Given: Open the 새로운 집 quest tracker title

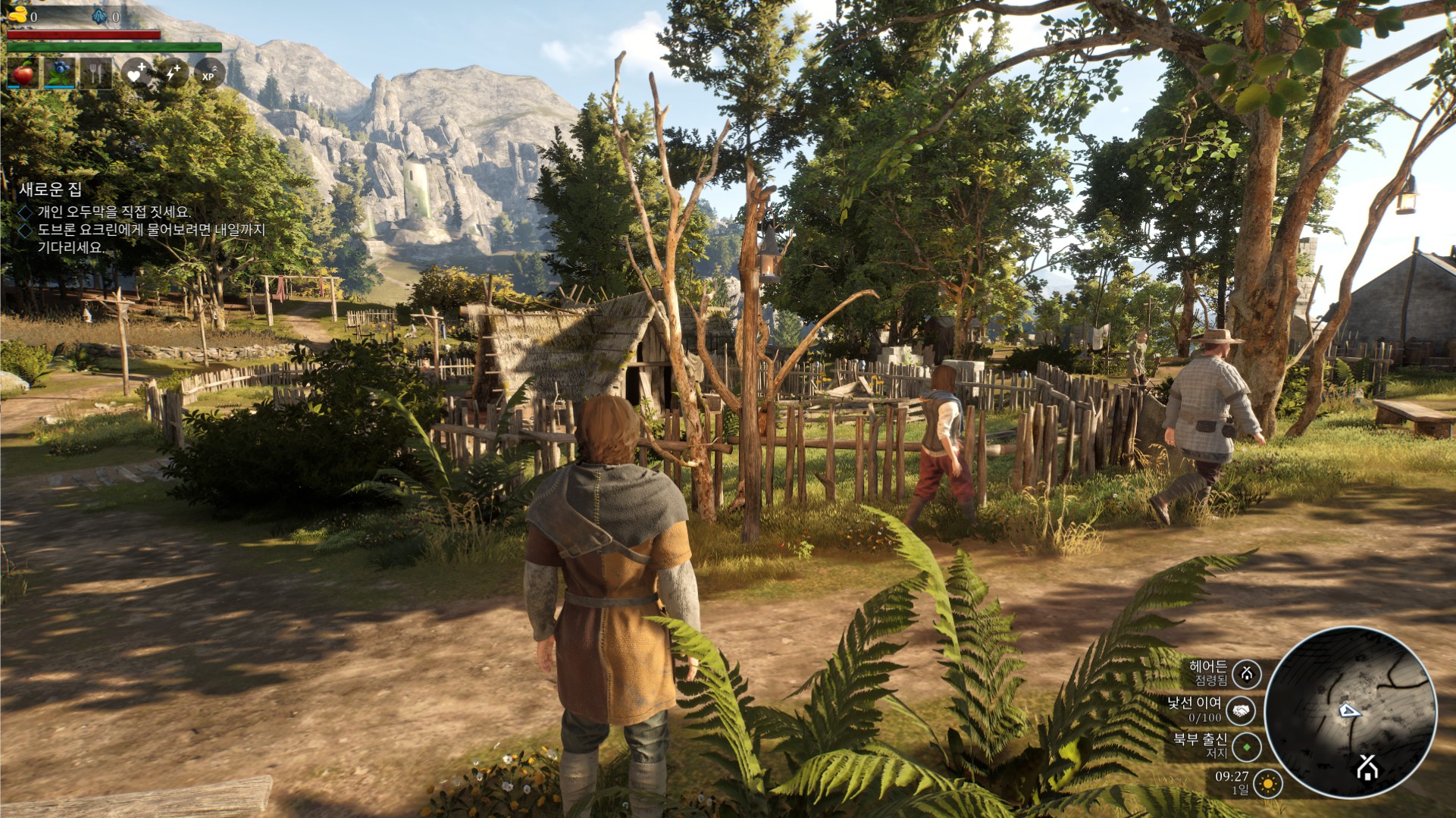Looking at the screenshot, I should click(50, 190).
